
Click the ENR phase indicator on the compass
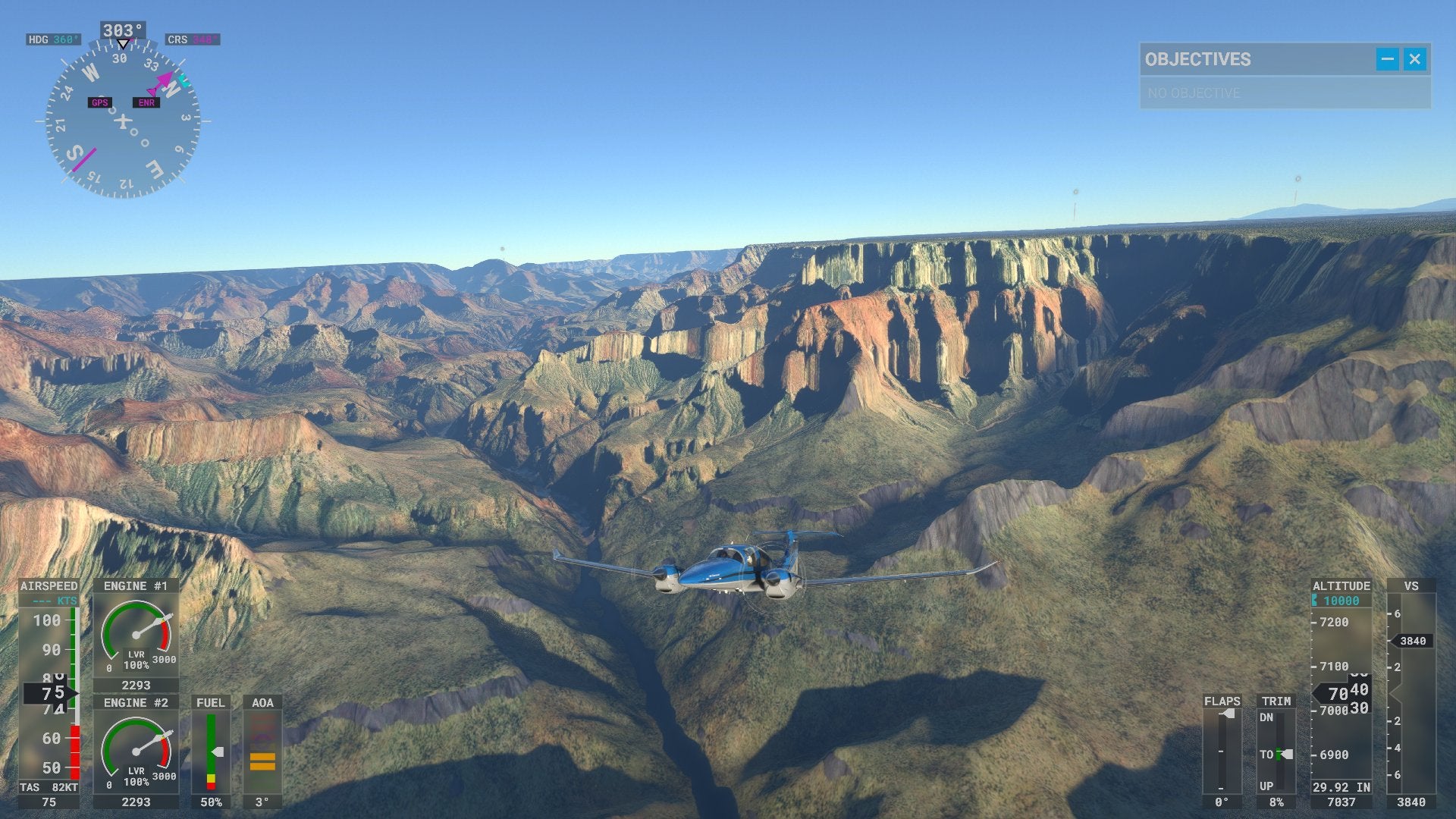[146, 102]
